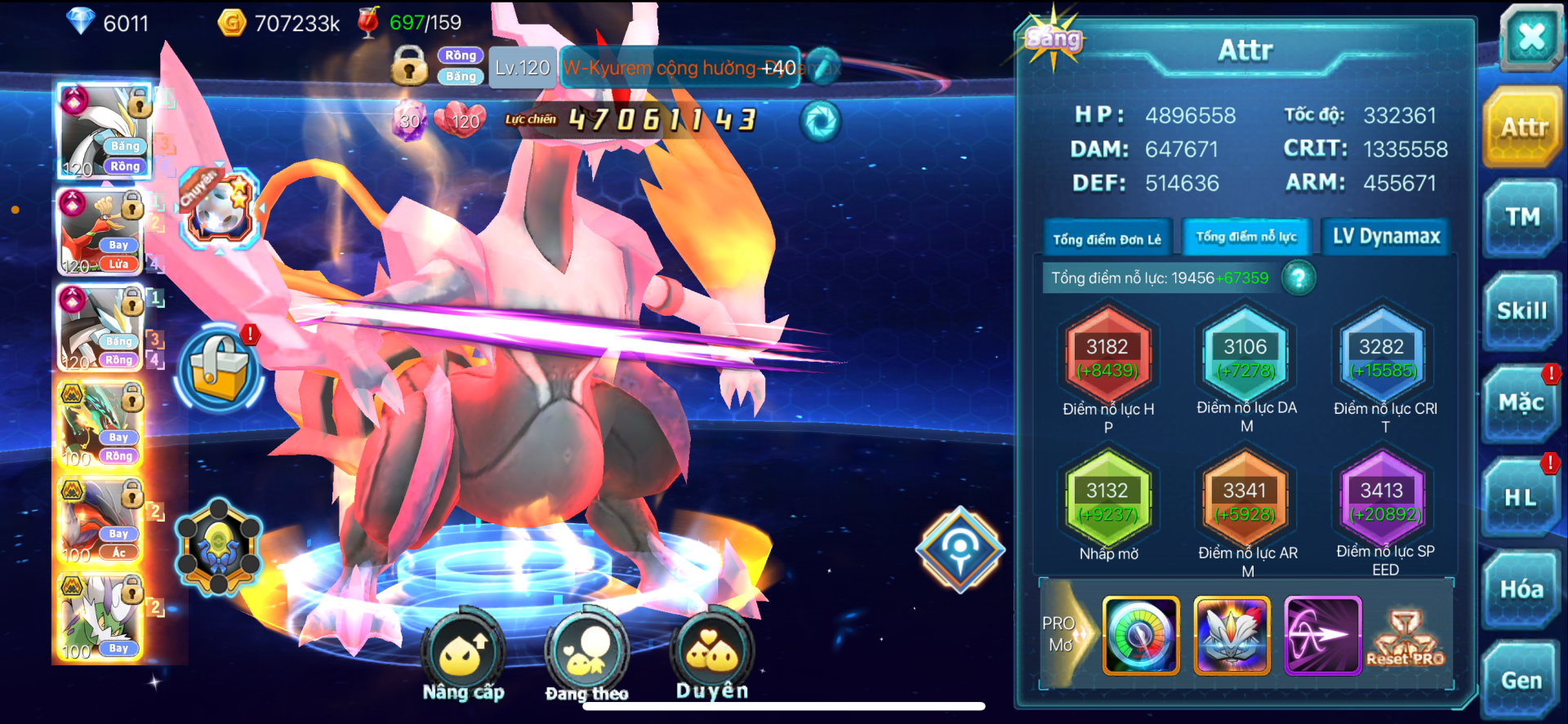Select the Mặc side tab

tap(1522, 403)
